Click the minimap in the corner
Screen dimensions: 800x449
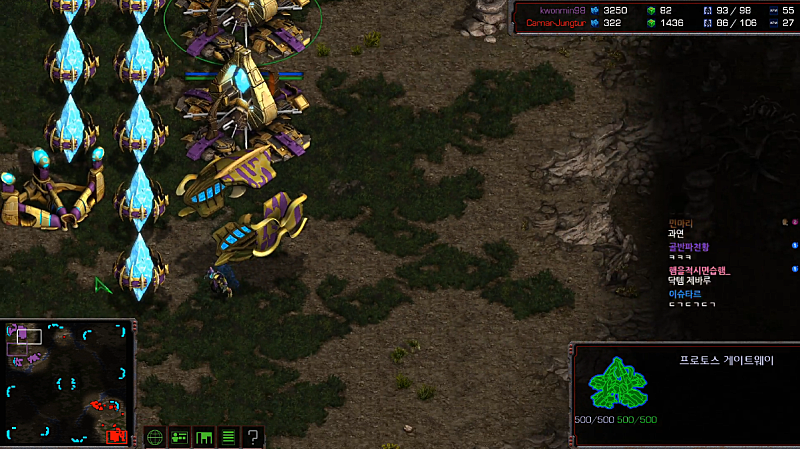click(68, 383)
